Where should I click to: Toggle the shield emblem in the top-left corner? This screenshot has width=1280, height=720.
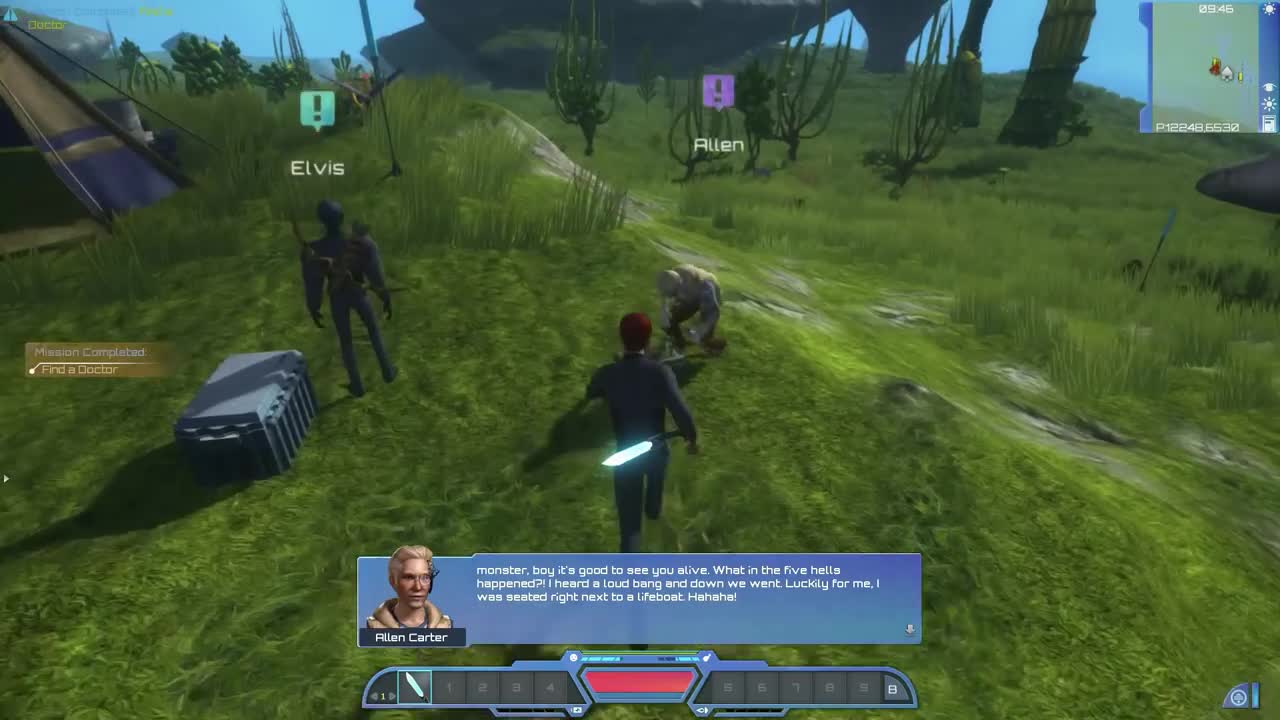[x=10, y=11]
